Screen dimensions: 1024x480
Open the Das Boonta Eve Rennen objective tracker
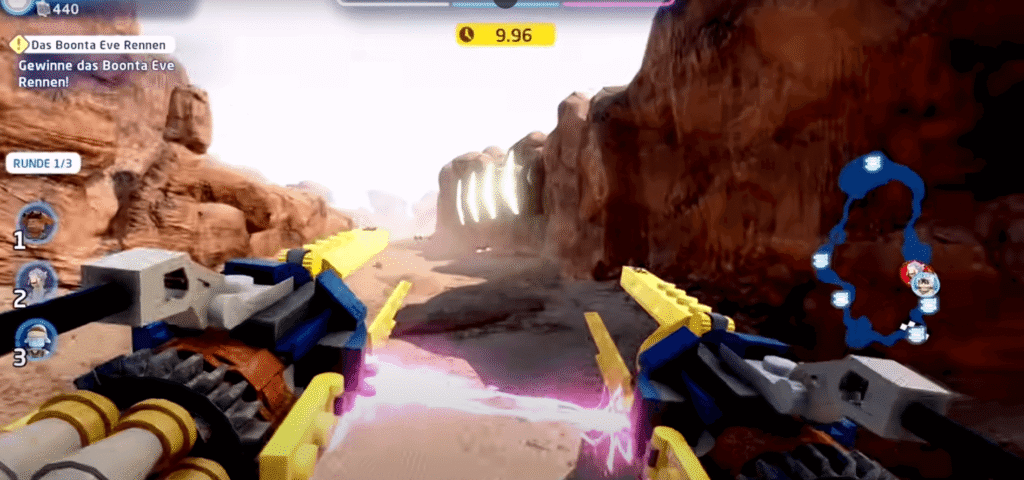[x=95, y=45]
